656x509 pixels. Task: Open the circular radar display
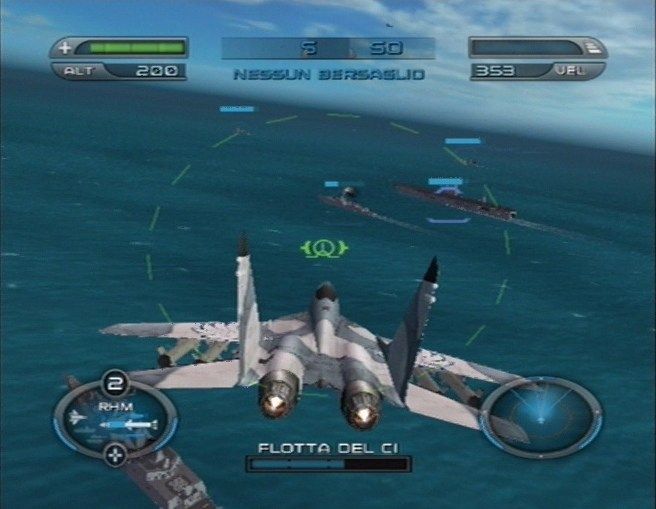pyautogui.click(x=541, y=416)
